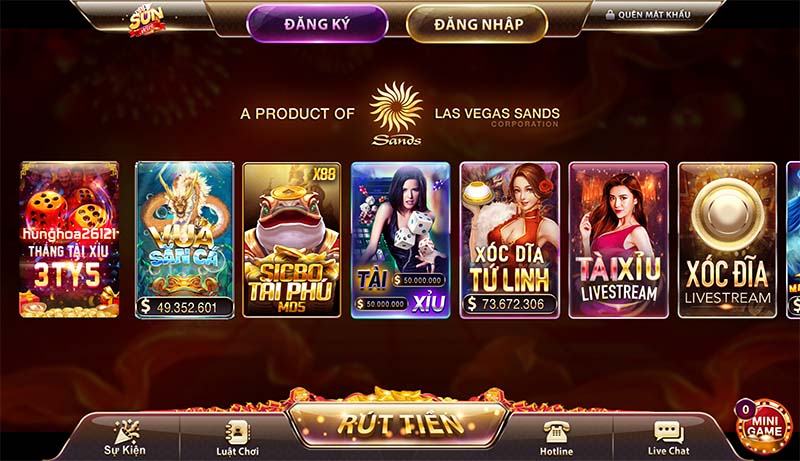800x461 pixels.
Task: Open the Sự Kiện events menu
Action: tap(125, 438)
